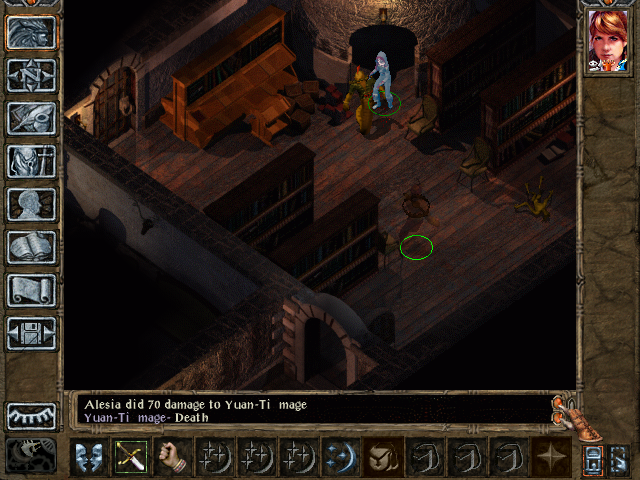Click the dragon game clock to pause

coord(31,455)
